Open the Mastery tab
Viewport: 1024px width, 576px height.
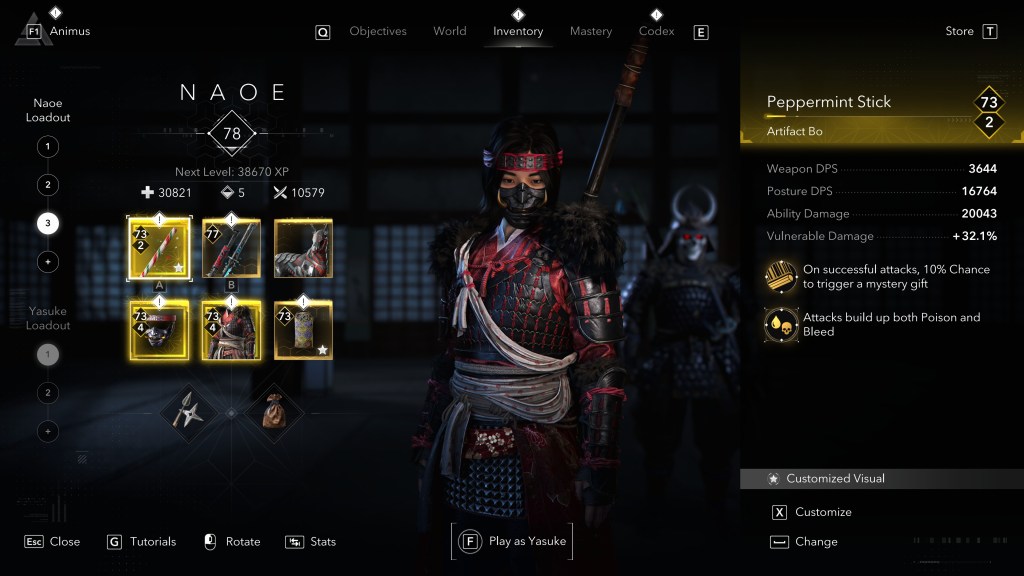[x=590, y=31]
